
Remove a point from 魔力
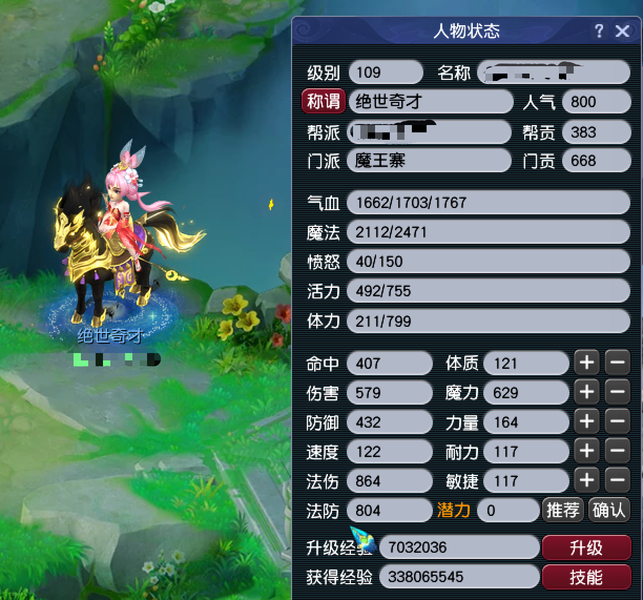tap(617, 392)
